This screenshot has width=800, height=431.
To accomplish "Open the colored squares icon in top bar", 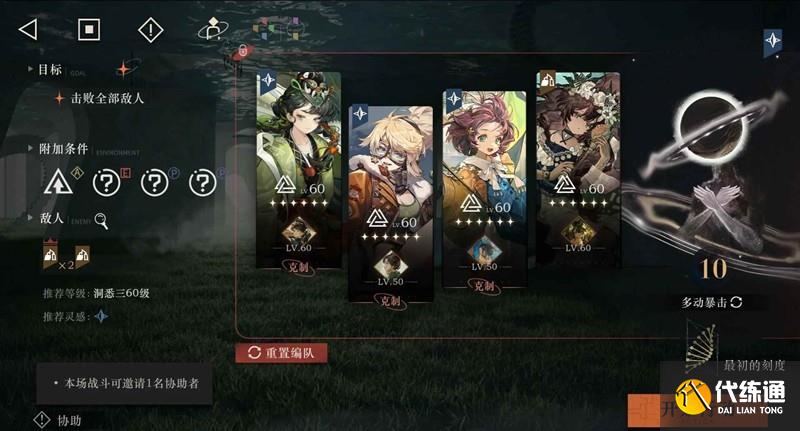I will tap(266, 28).
